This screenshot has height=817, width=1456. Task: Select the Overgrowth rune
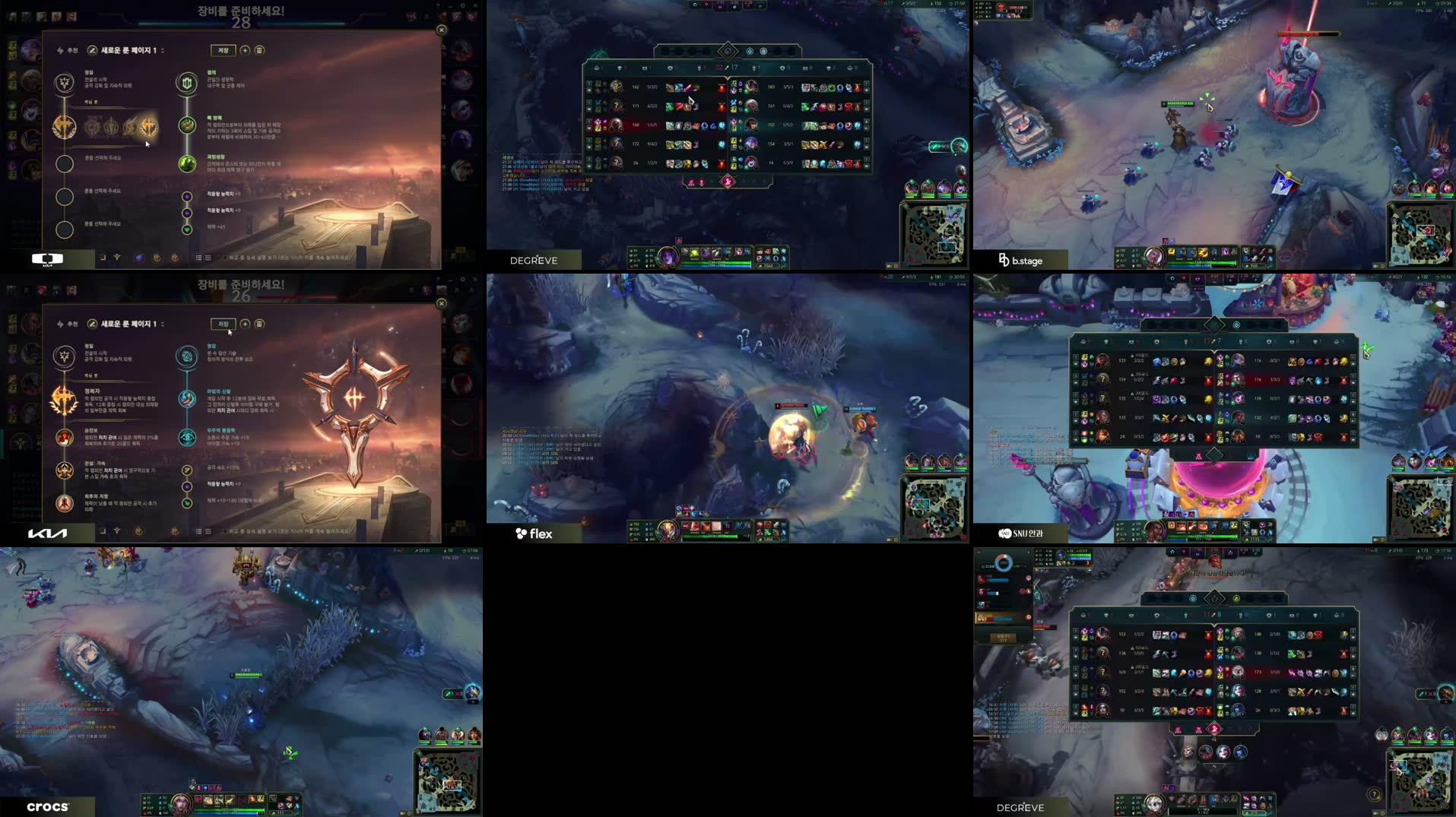click(x=187, y=165)
